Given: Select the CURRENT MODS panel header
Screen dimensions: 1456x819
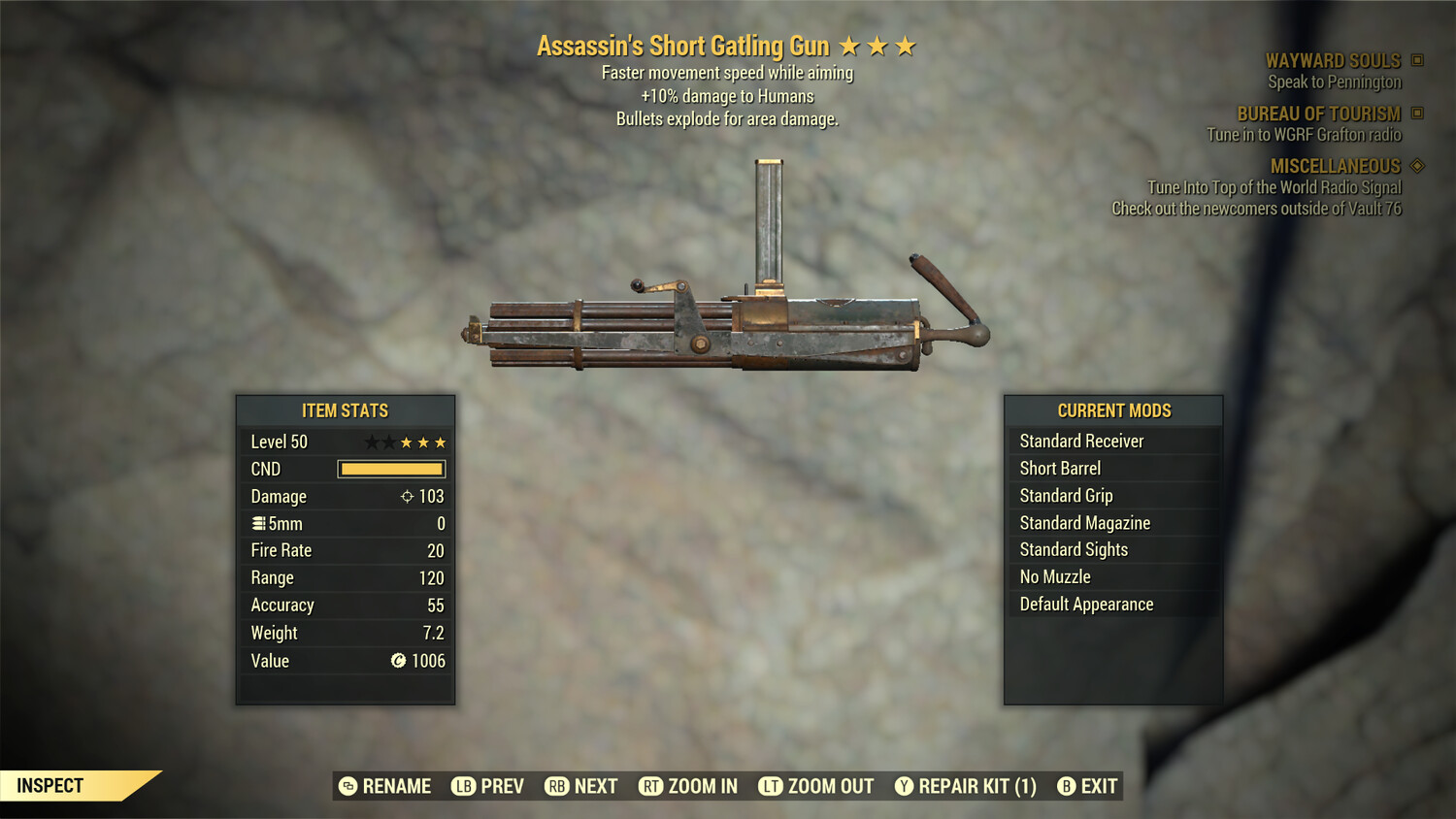Looking at the screenshot, I should pyautogui.click(x=1113, y=410).
